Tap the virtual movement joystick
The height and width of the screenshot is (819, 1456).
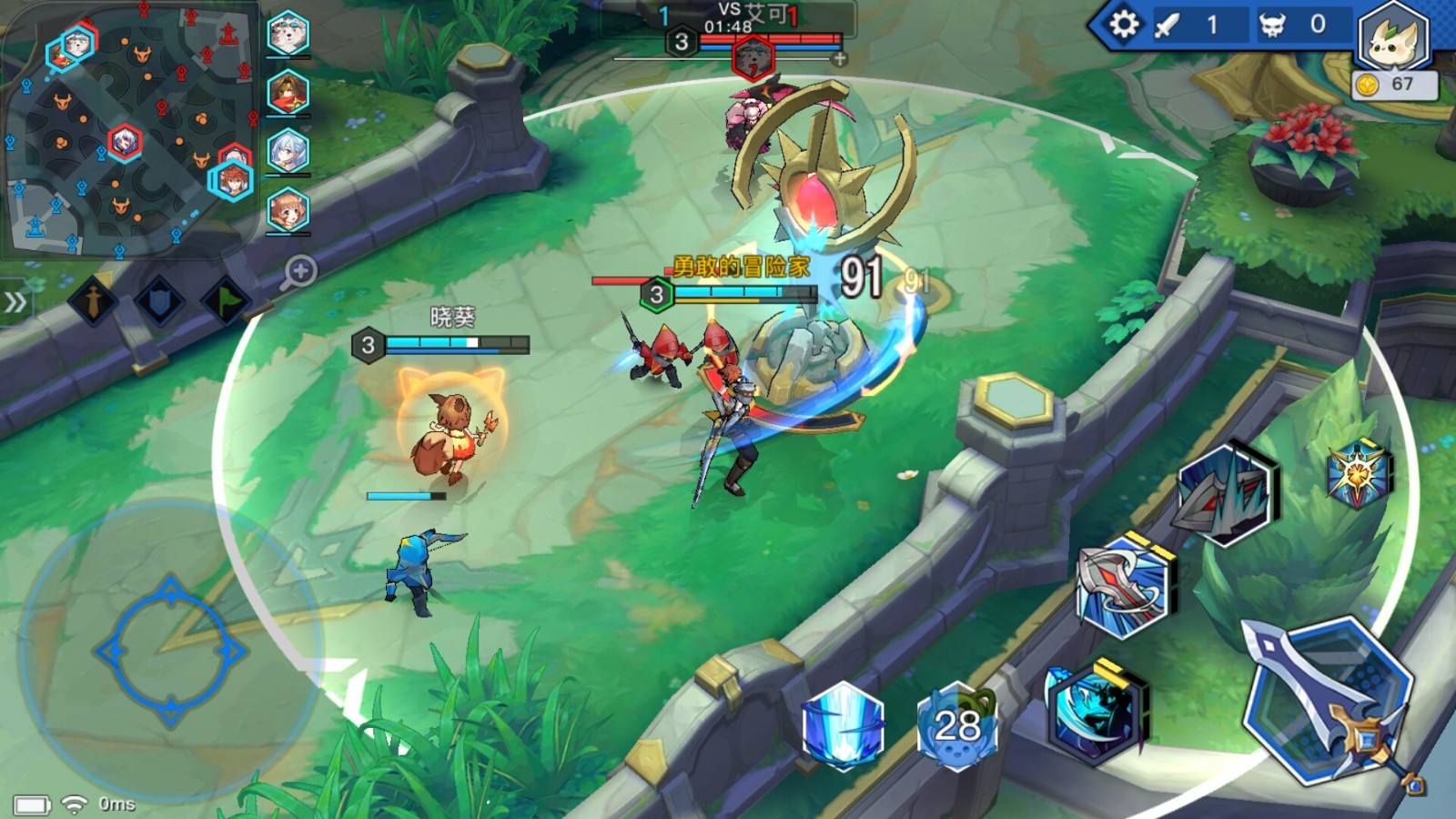[x=171, y=651]
